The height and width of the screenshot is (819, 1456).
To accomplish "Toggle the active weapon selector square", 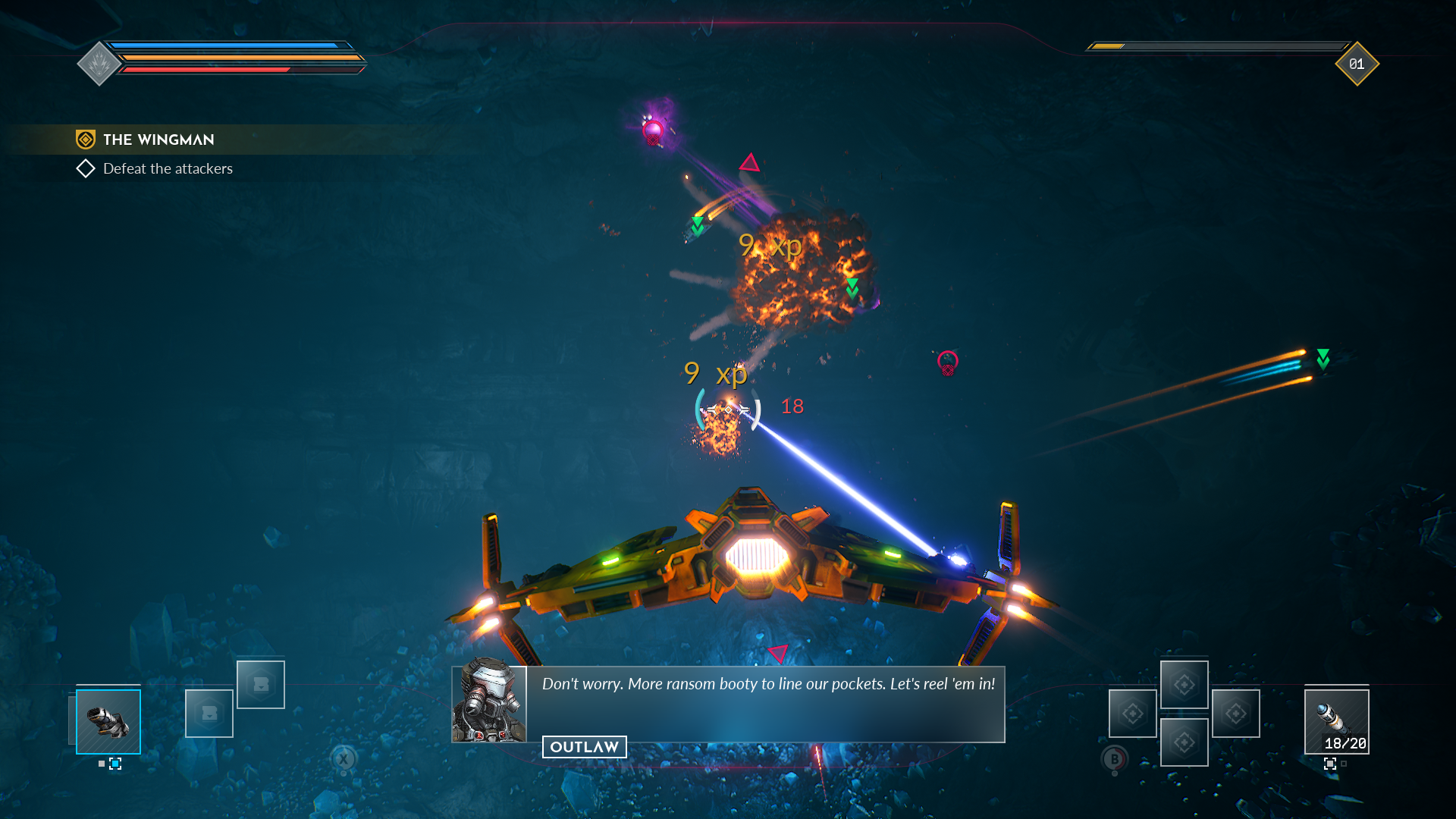I will point(115,764).
